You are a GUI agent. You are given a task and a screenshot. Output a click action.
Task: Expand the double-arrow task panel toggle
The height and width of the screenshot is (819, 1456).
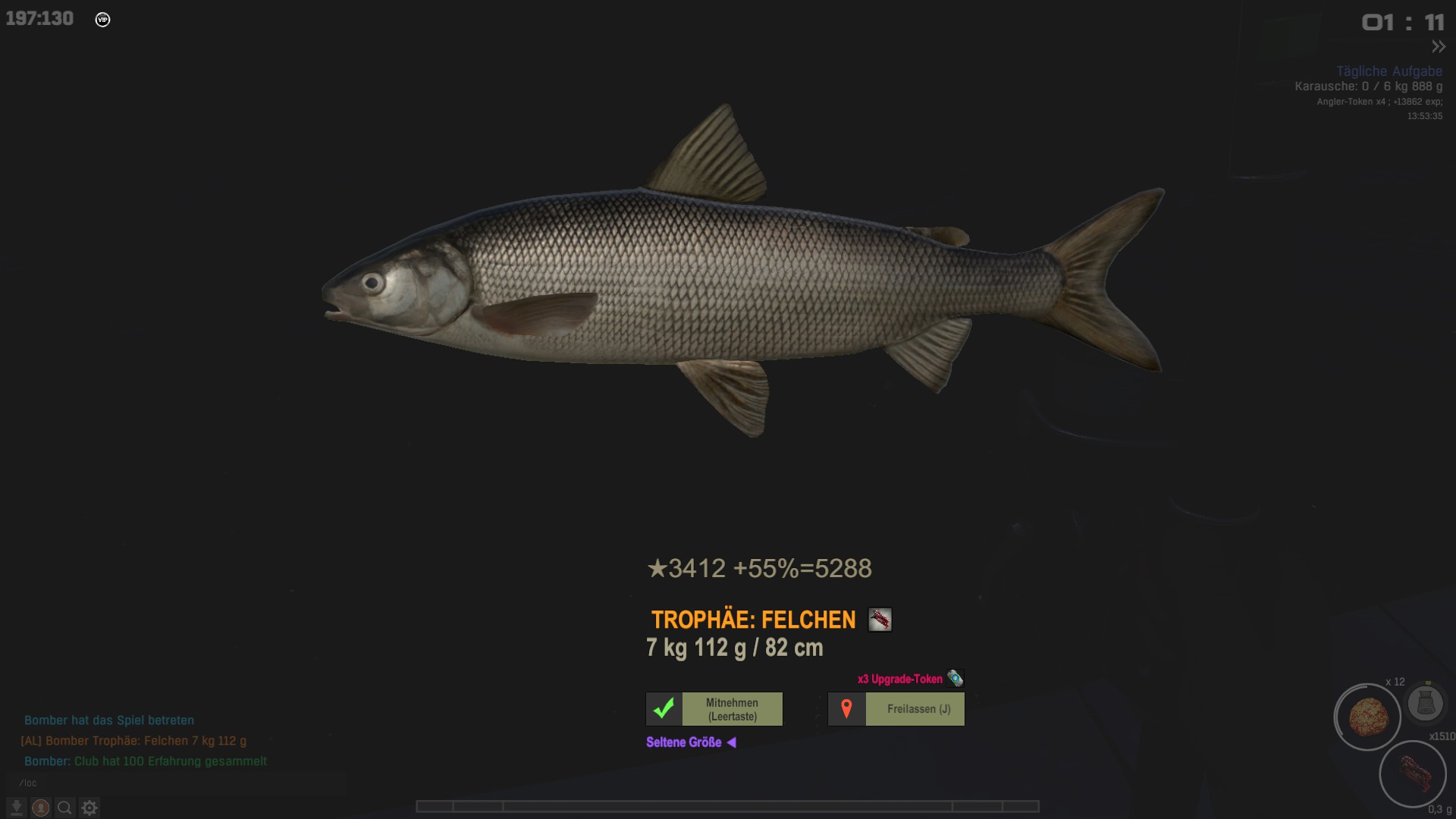coord(1438,47)
